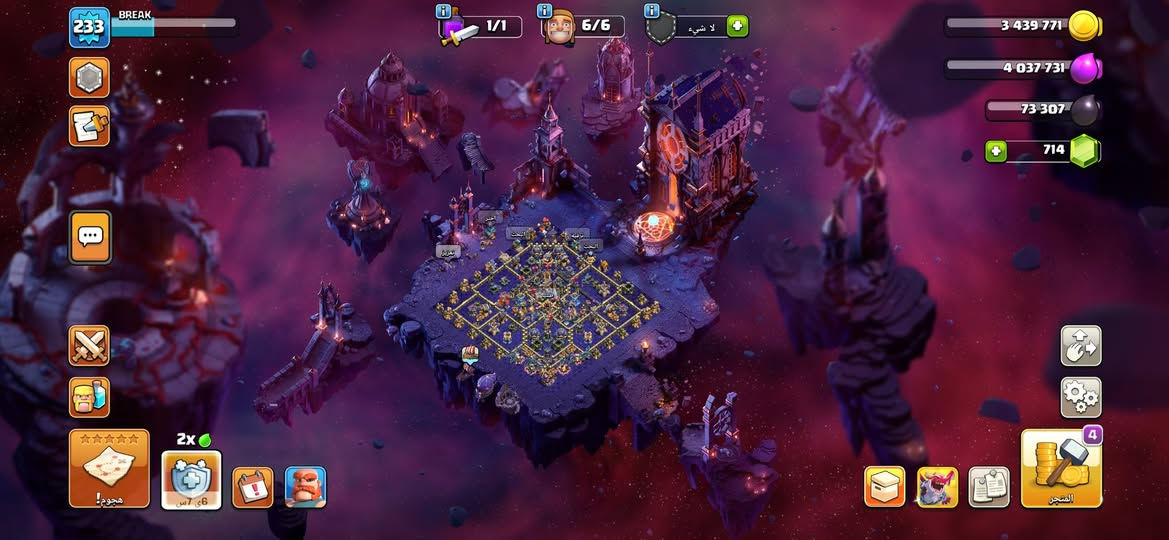Image resolution: width=1169 pixels, height=540 pixels.
Task: Open the cardboard box storage icon
Action: point(884,487)
